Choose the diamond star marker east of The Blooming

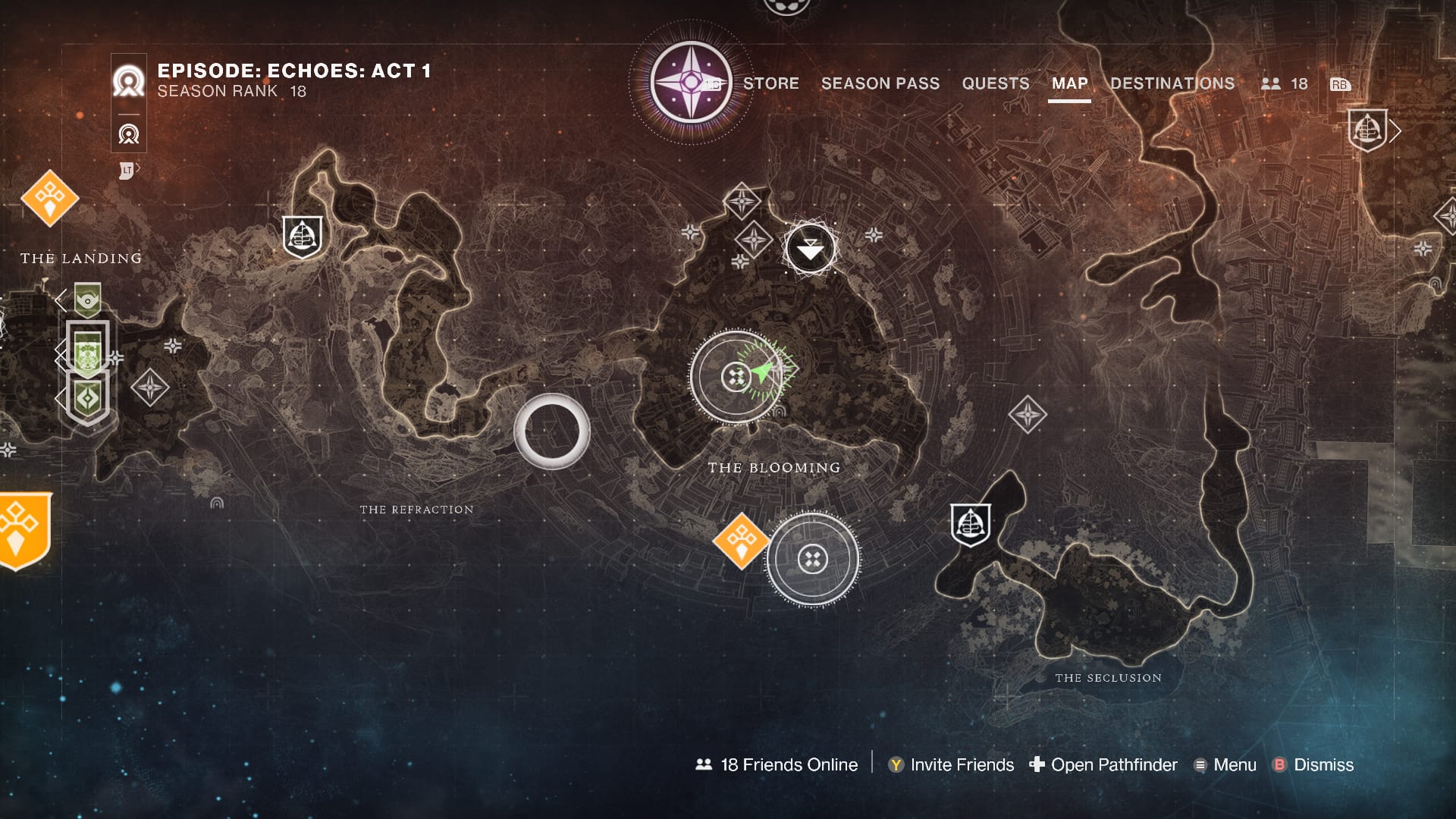[x=1028, y=415]
